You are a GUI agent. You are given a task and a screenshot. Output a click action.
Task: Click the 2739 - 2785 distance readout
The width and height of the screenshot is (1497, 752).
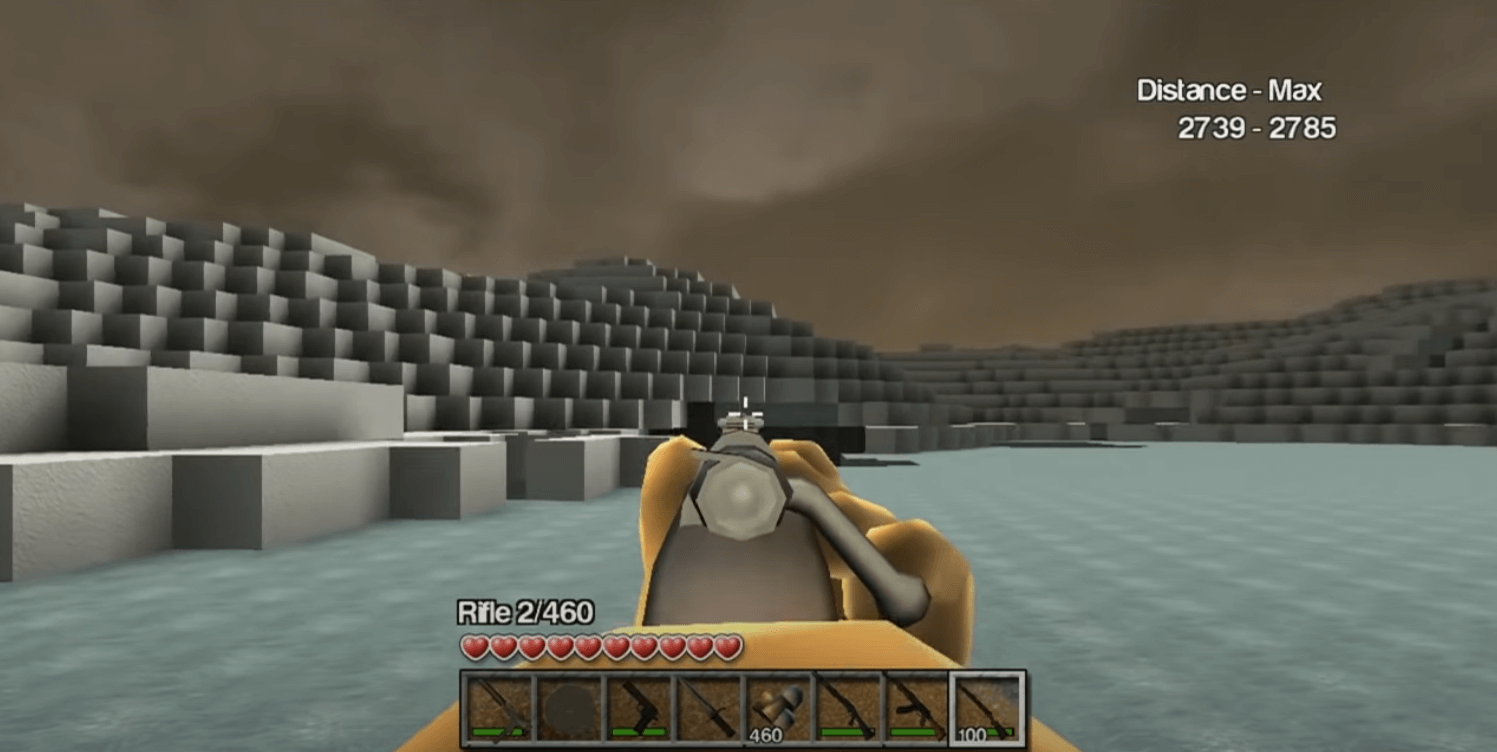click(x=1255, y=130)
